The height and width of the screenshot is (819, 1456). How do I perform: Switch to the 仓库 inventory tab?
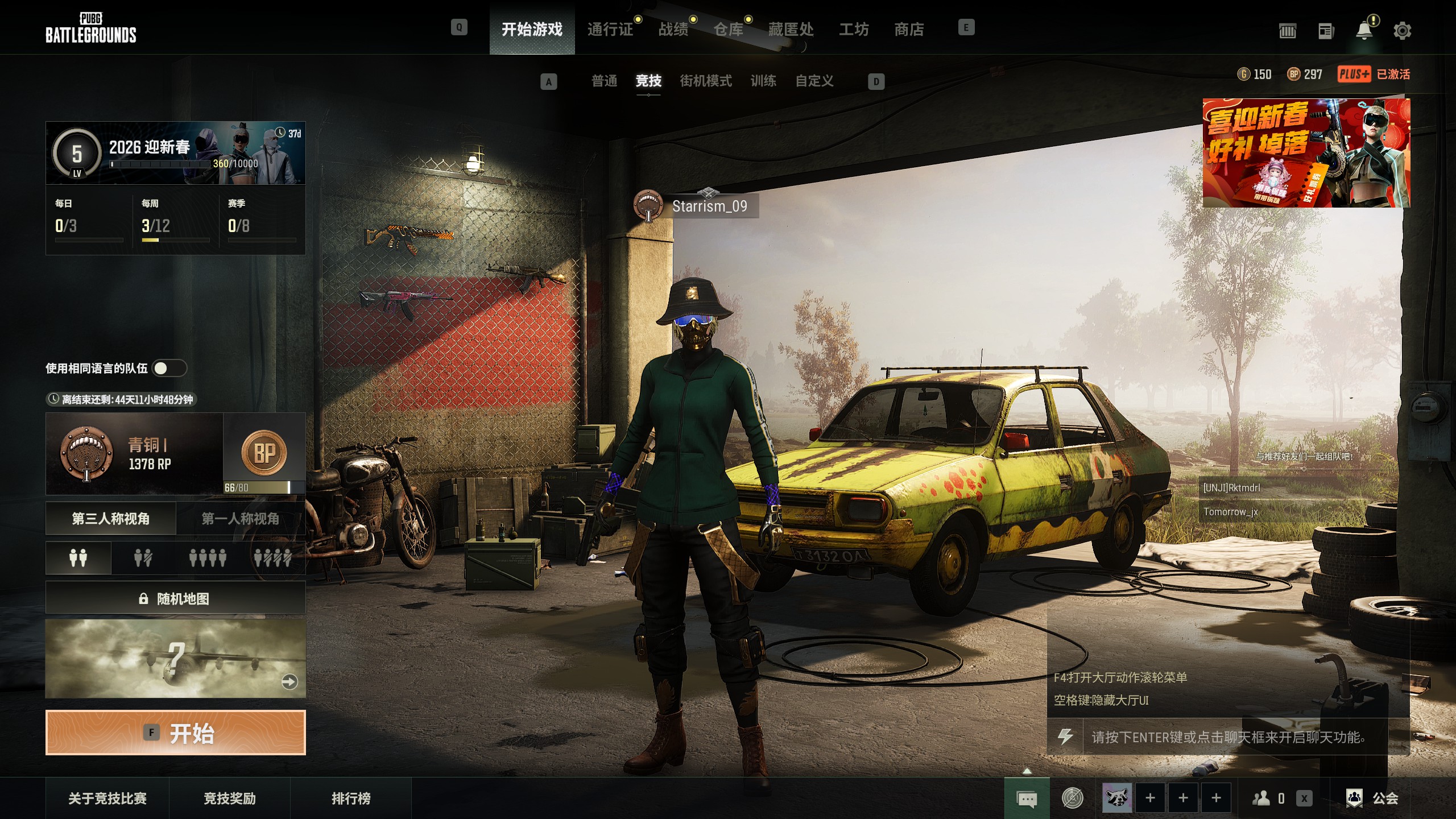coord(728,29)
